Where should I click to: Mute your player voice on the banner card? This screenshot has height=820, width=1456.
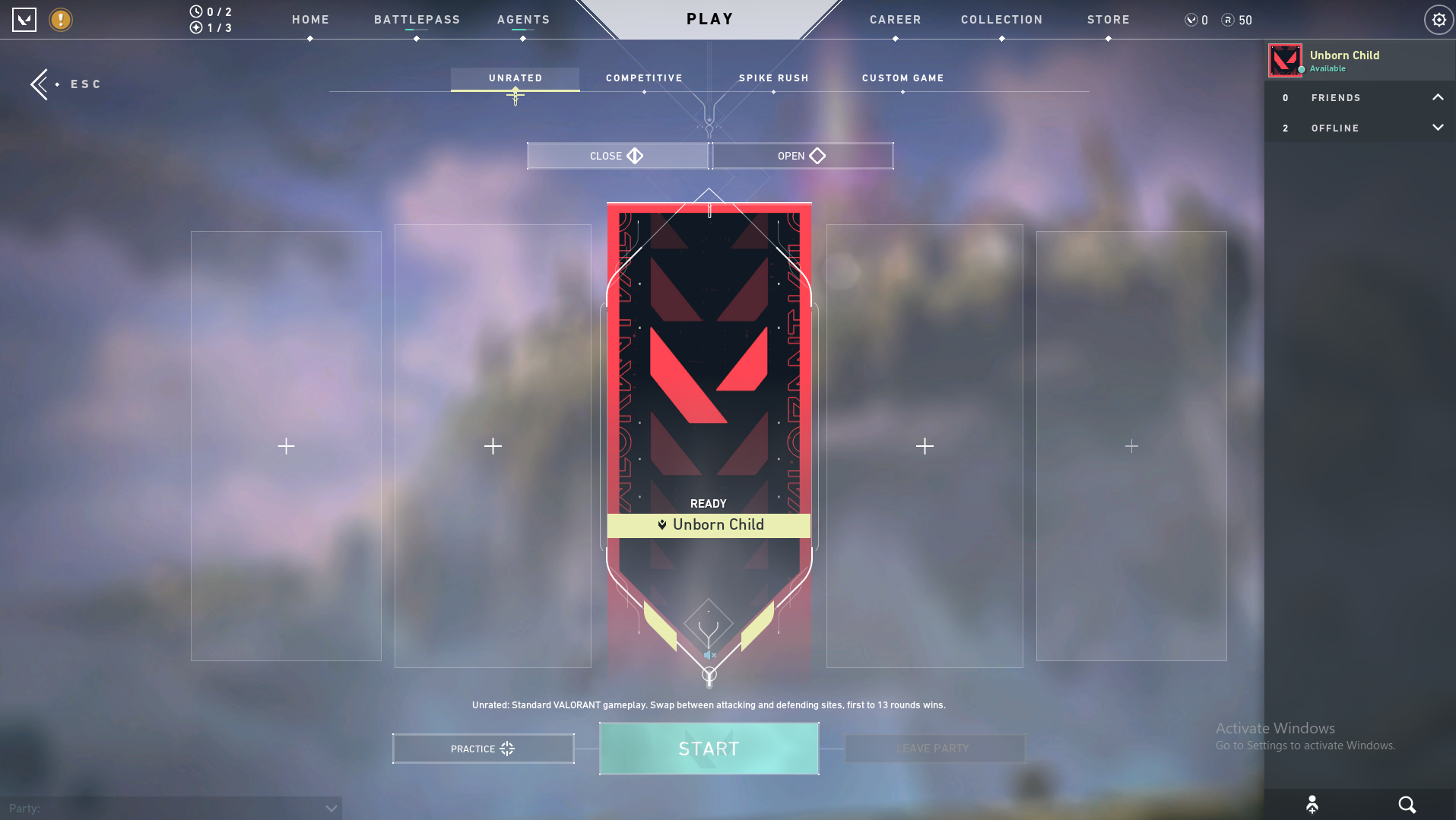coord(709,654)
